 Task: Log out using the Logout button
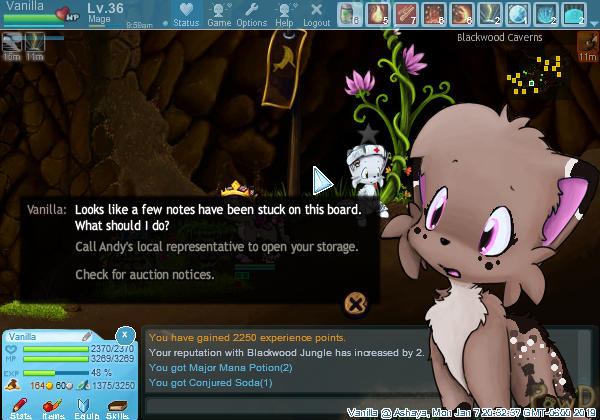pyautogui.click(x=316, y=15)
